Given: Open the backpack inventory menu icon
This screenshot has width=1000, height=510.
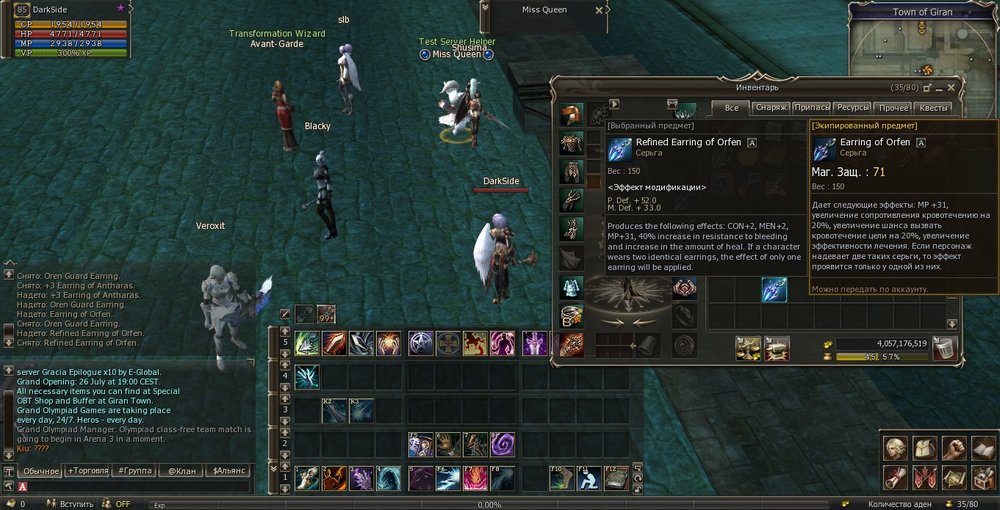Looking at the screenshot, I should (x=925, y=446).
